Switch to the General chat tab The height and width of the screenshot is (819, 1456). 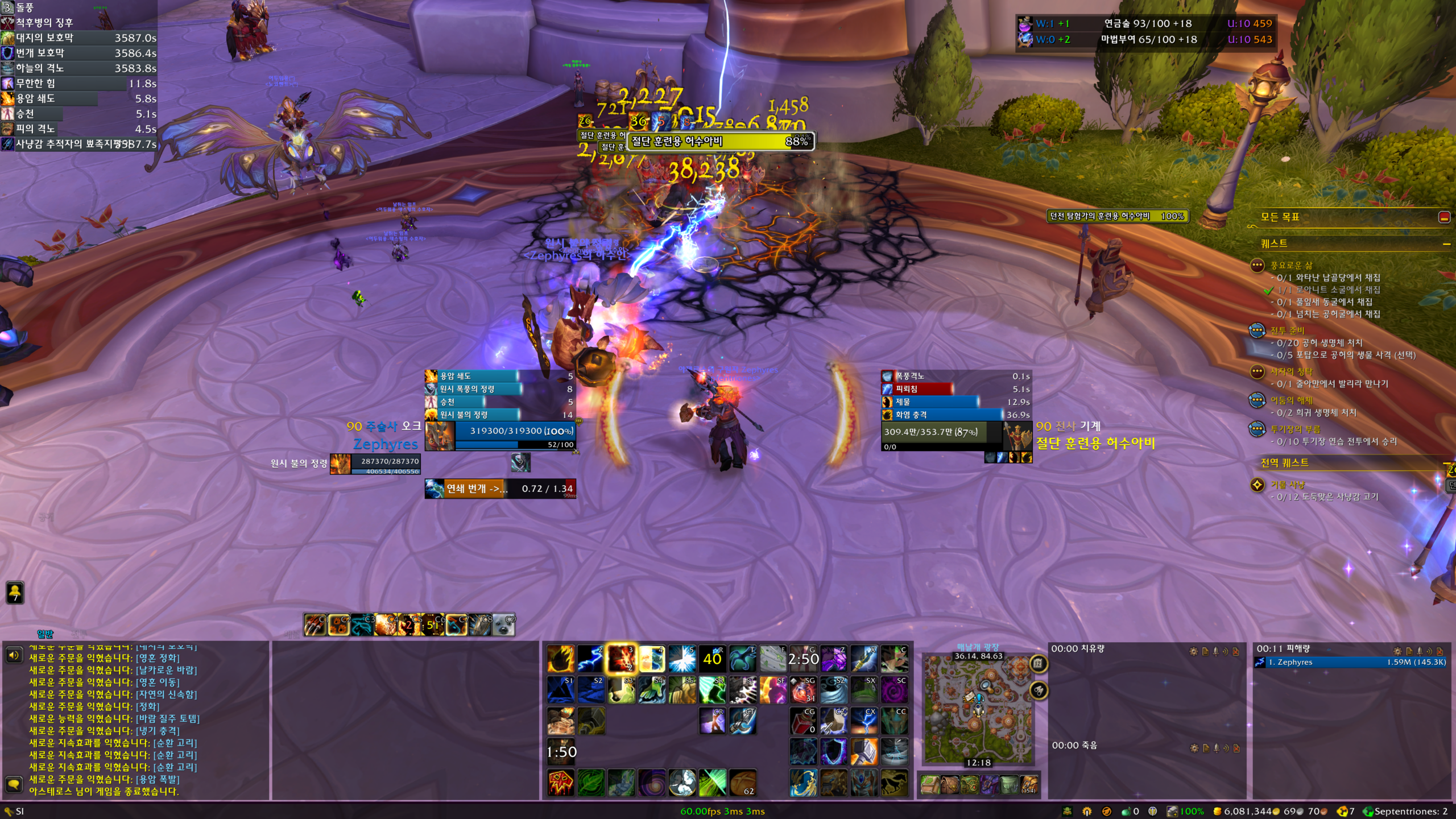tap(45, 634)
